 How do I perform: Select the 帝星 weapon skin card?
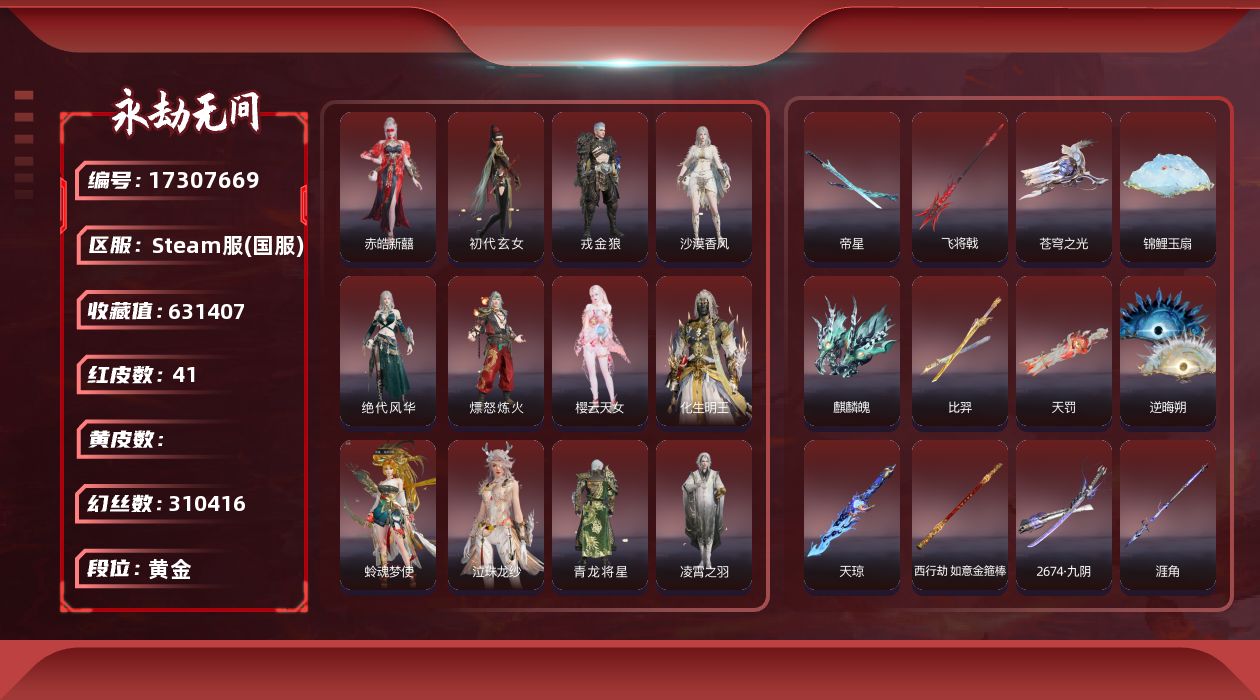point(852,187)
